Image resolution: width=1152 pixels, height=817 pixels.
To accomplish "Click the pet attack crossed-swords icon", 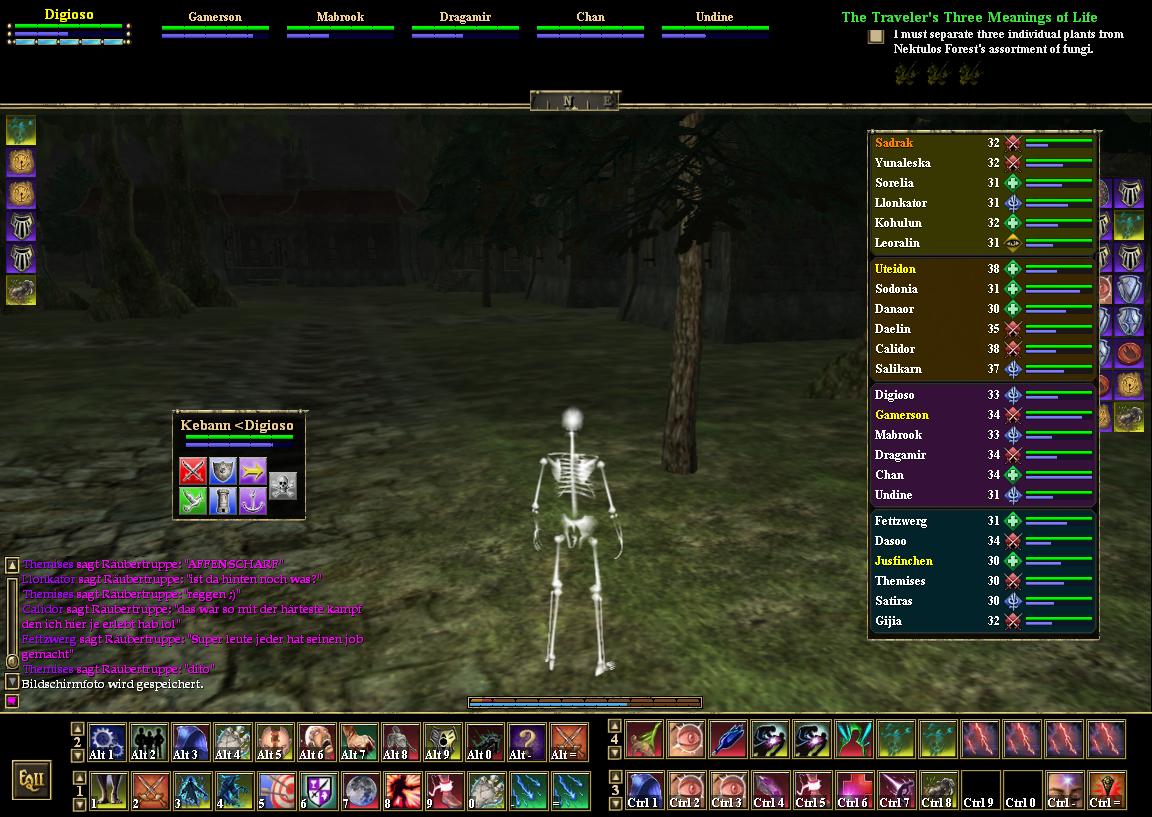I will tap(193, 471).
